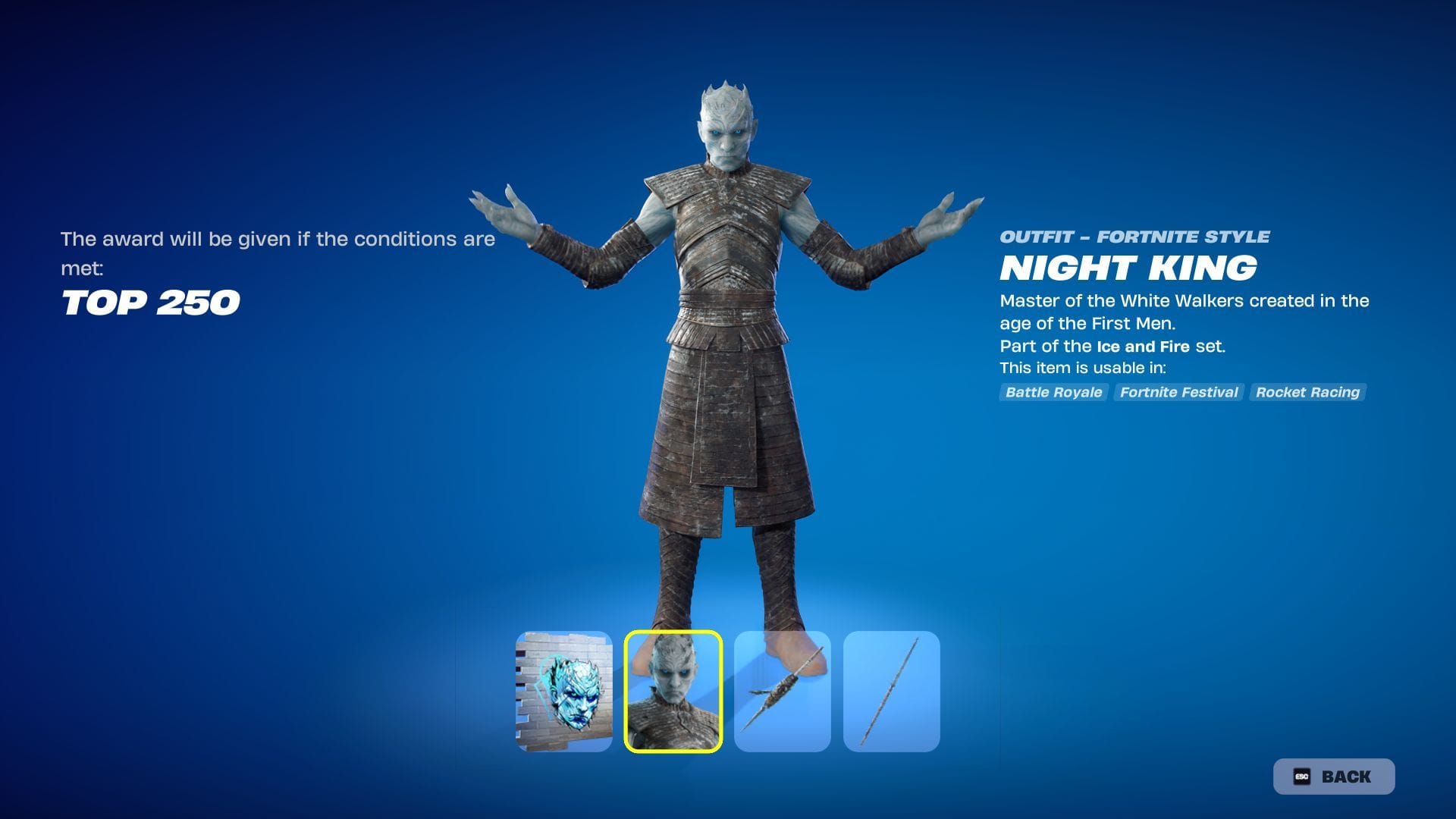Image resolution: width=1456 pixels, height=819 pixels.
Task: Click the Battle Royale mode tag
Action: tap(1053, 392)
